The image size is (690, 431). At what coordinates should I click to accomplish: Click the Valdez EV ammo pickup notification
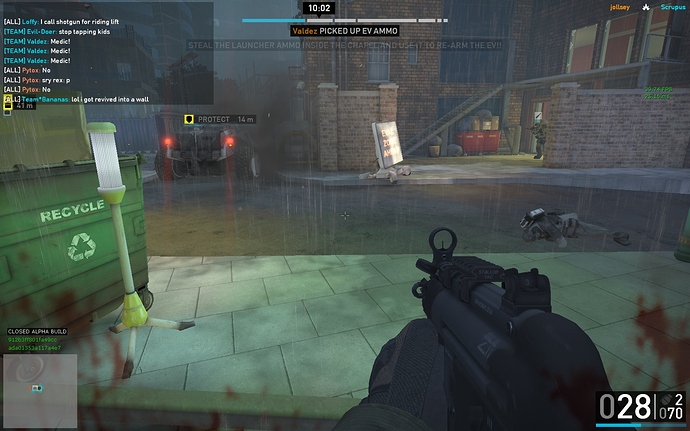(x=345, y=32)
